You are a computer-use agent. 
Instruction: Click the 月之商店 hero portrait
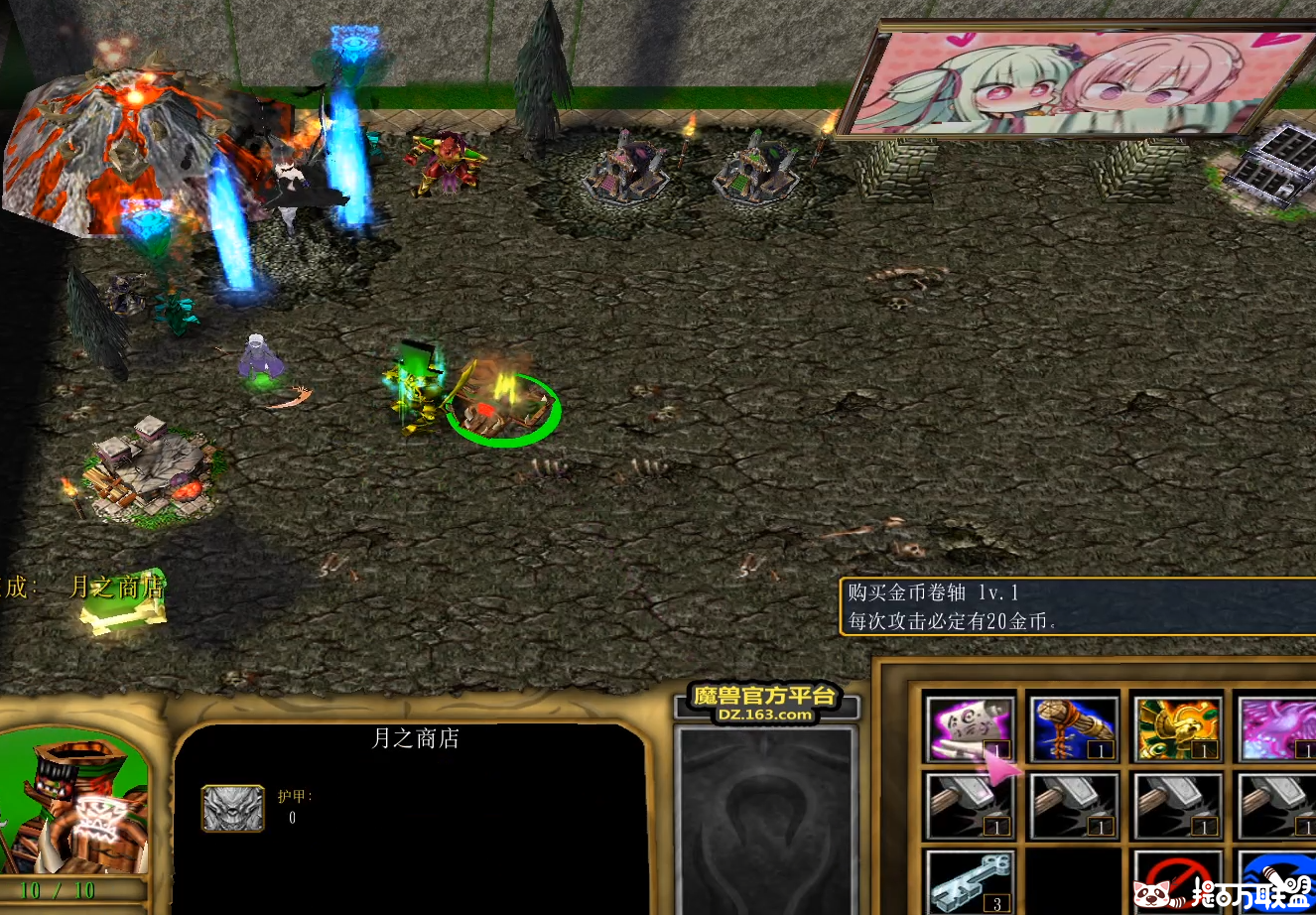[74, 804]
